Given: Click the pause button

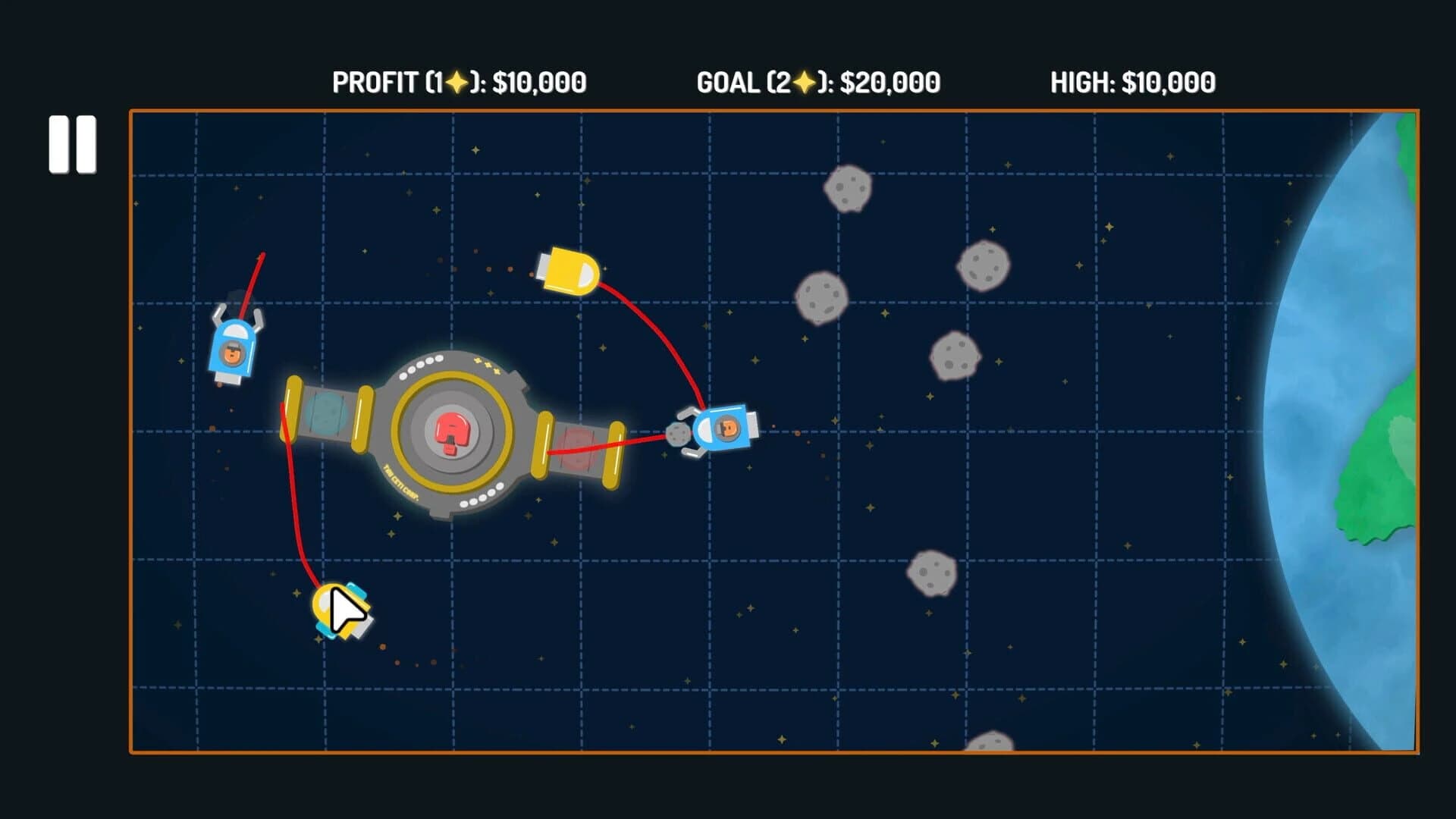Looking at the screenshot, I should (74, 144).
